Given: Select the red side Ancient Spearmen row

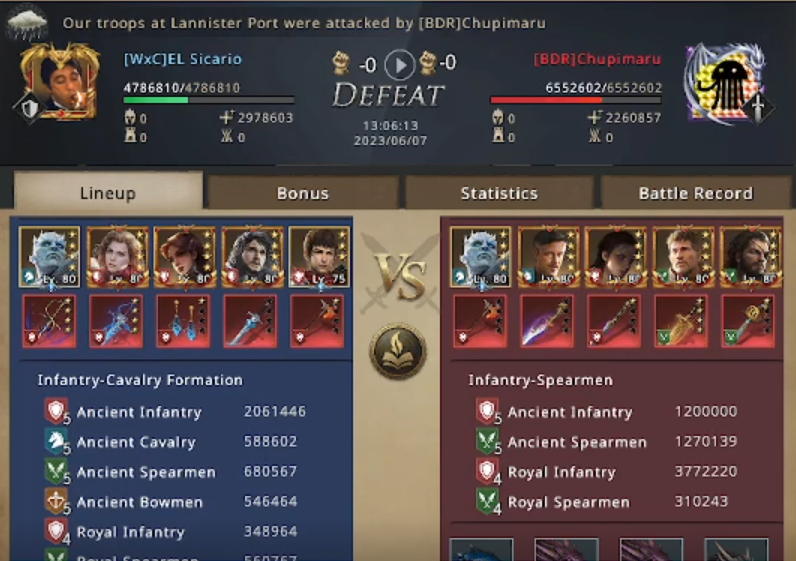Looking at the screenshot, I should point(606,442).
